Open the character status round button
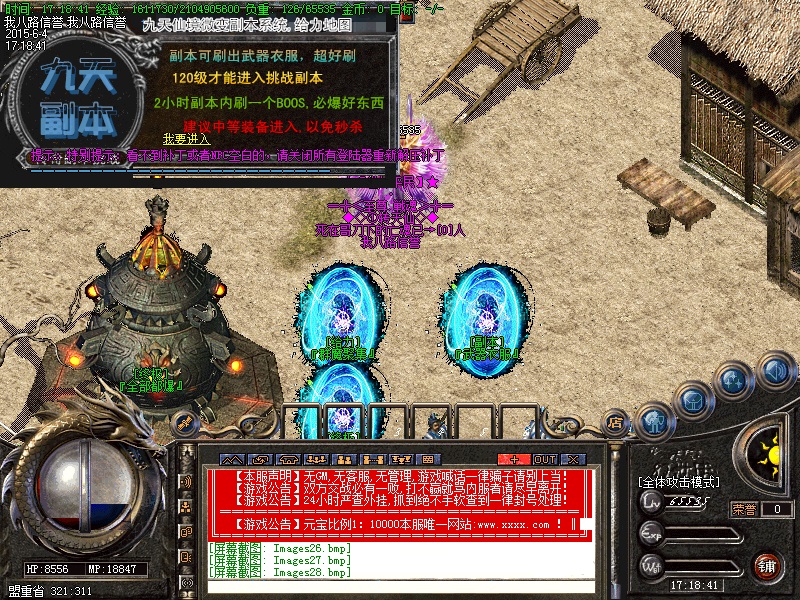800x600 pixels. tap(653, 420)
